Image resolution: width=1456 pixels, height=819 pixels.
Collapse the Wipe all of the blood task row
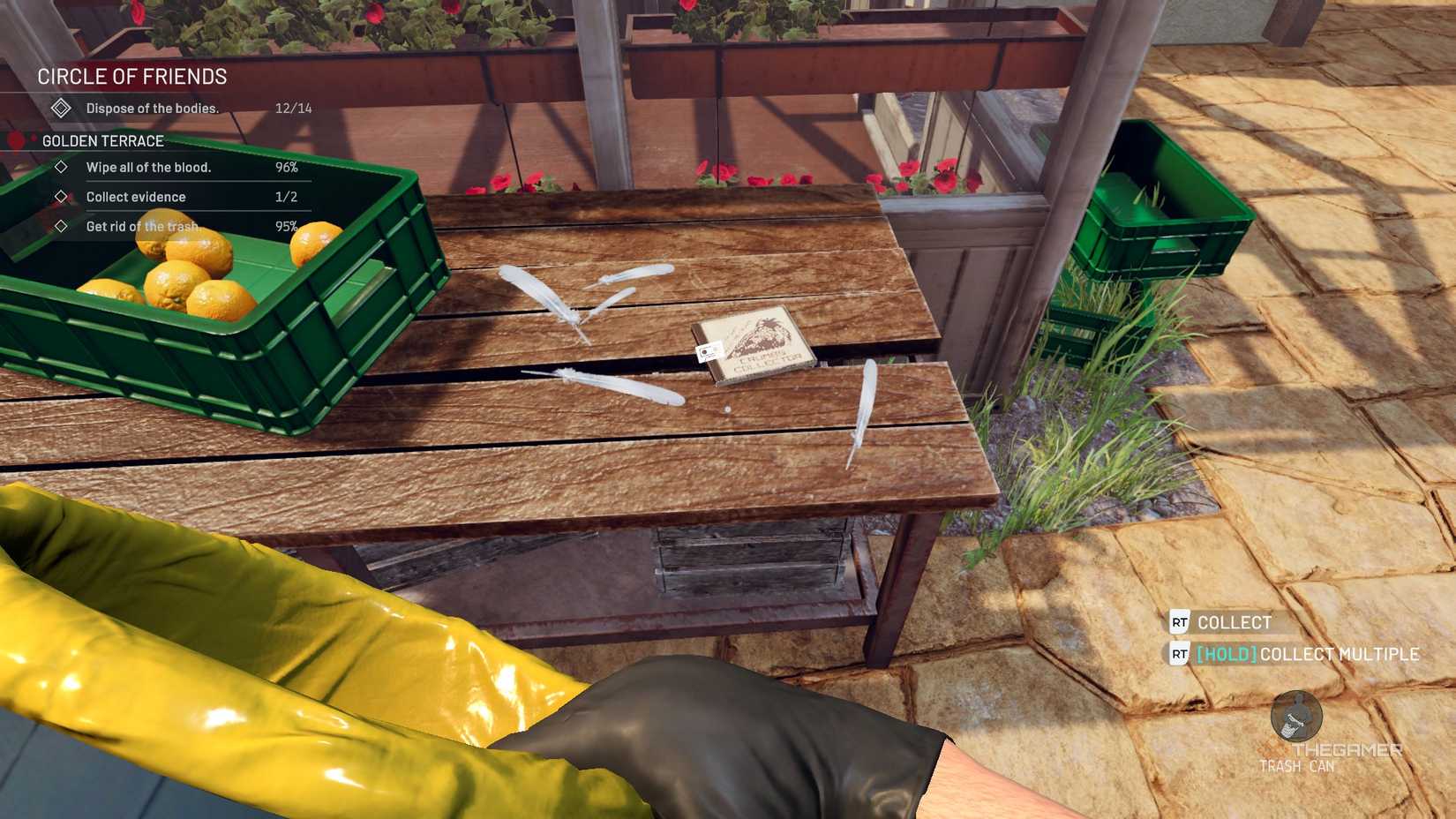click(148, 166)
